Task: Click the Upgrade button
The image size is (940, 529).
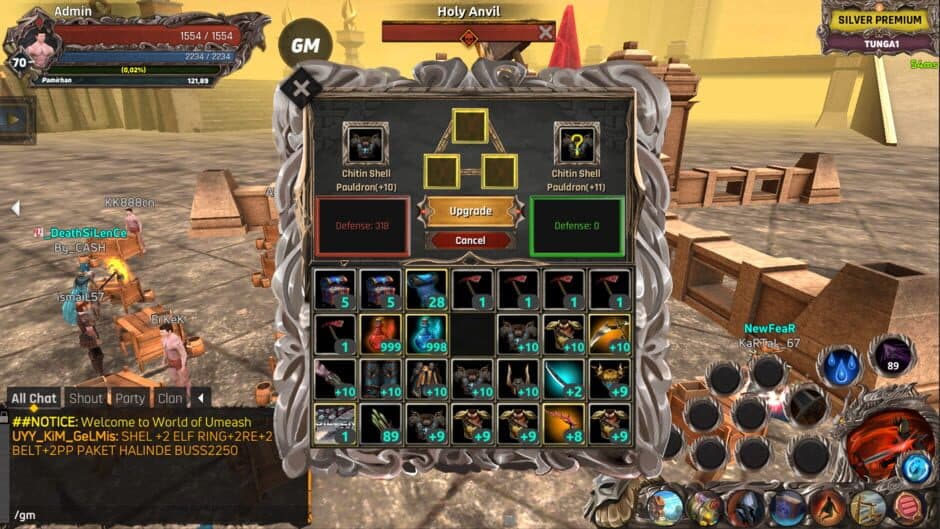Action: click(x=470, y=211)
